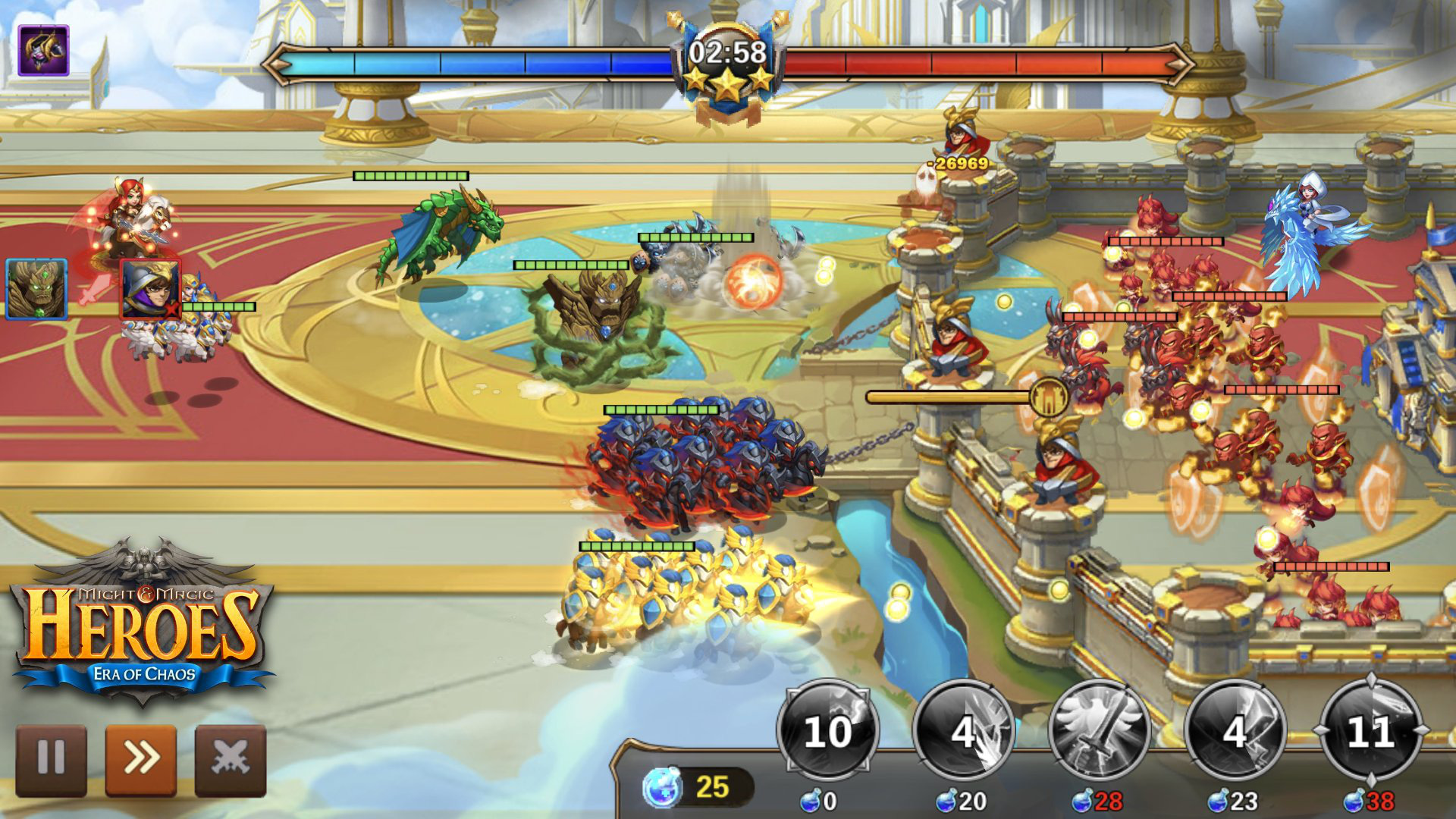Select the spell costing 20 mana
Viewport: 1456px width, 819px height.
[963, 731]
